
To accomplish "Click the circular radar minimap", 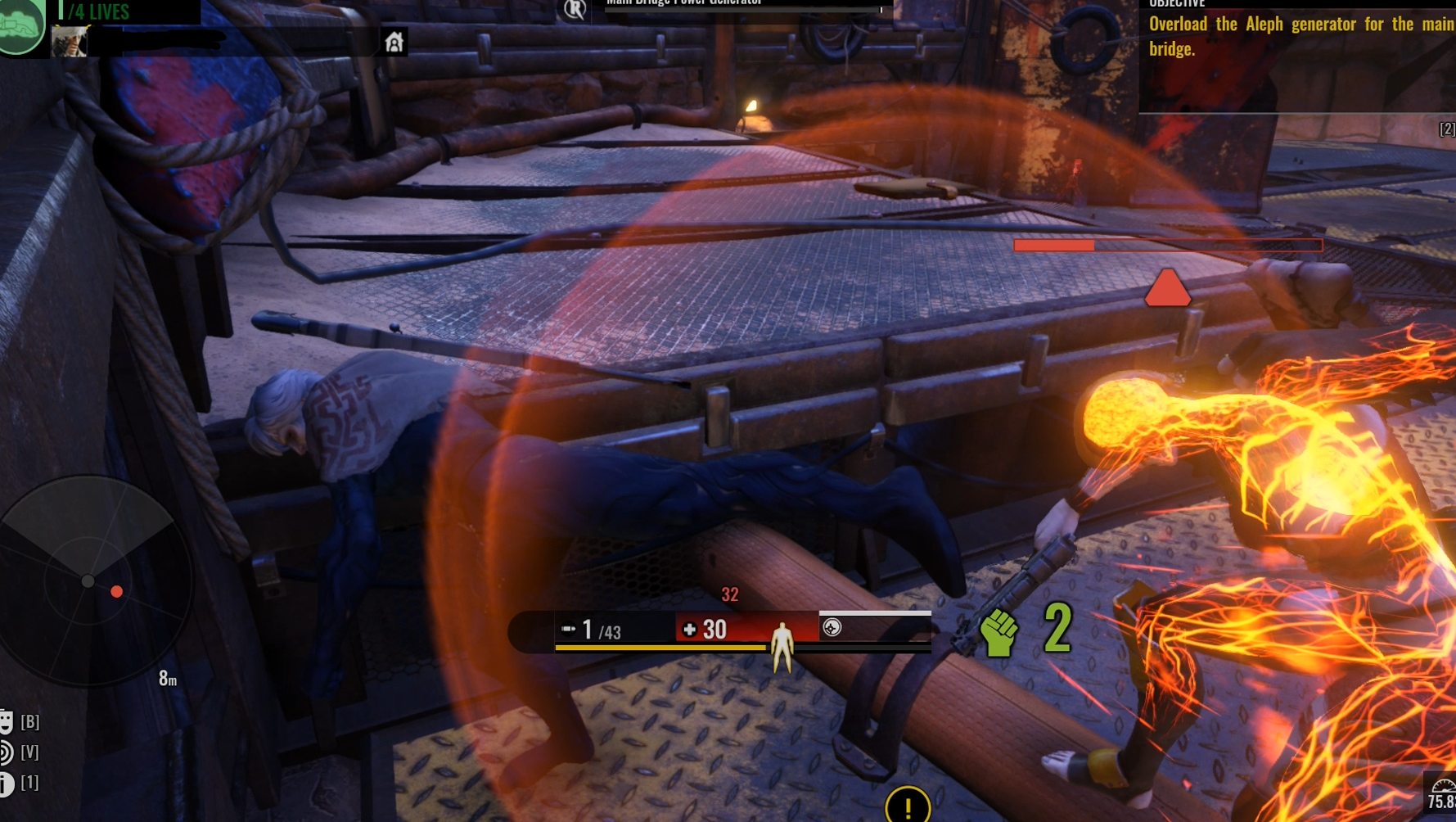I will pyautogui.click(x=92, y=580).
